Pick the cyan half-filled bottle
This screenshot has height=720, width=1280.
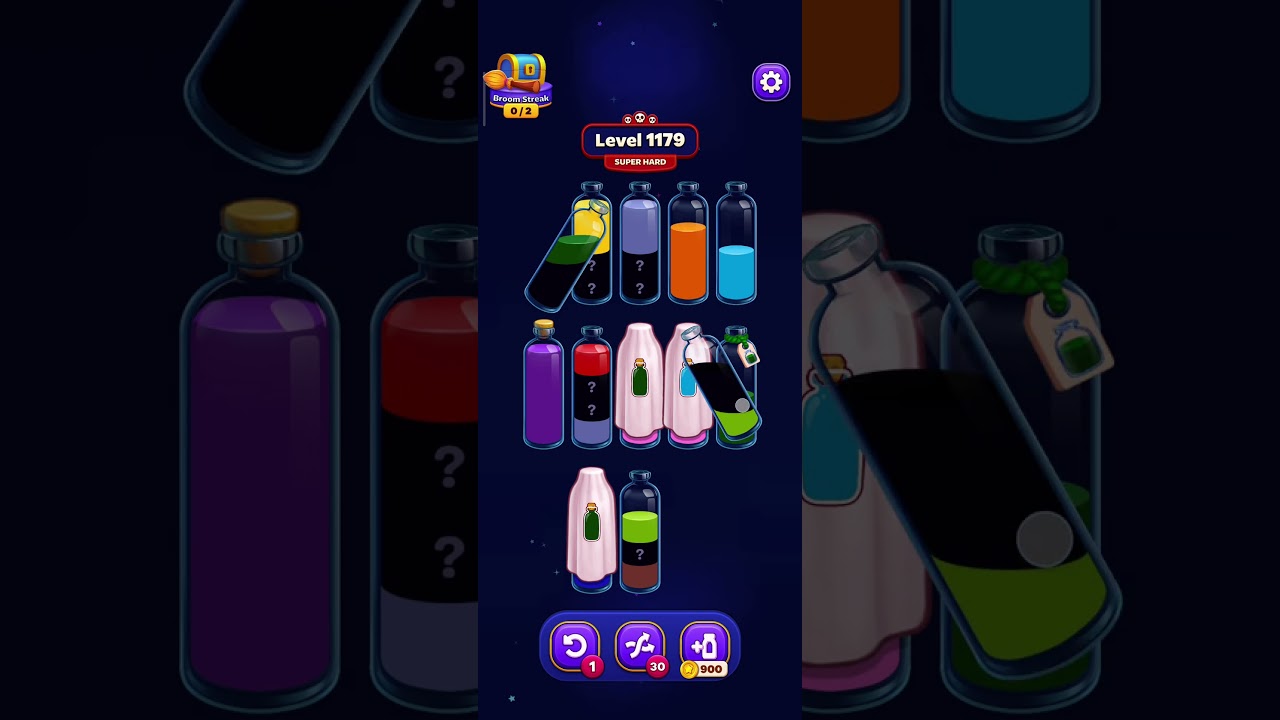click(736, 245)
